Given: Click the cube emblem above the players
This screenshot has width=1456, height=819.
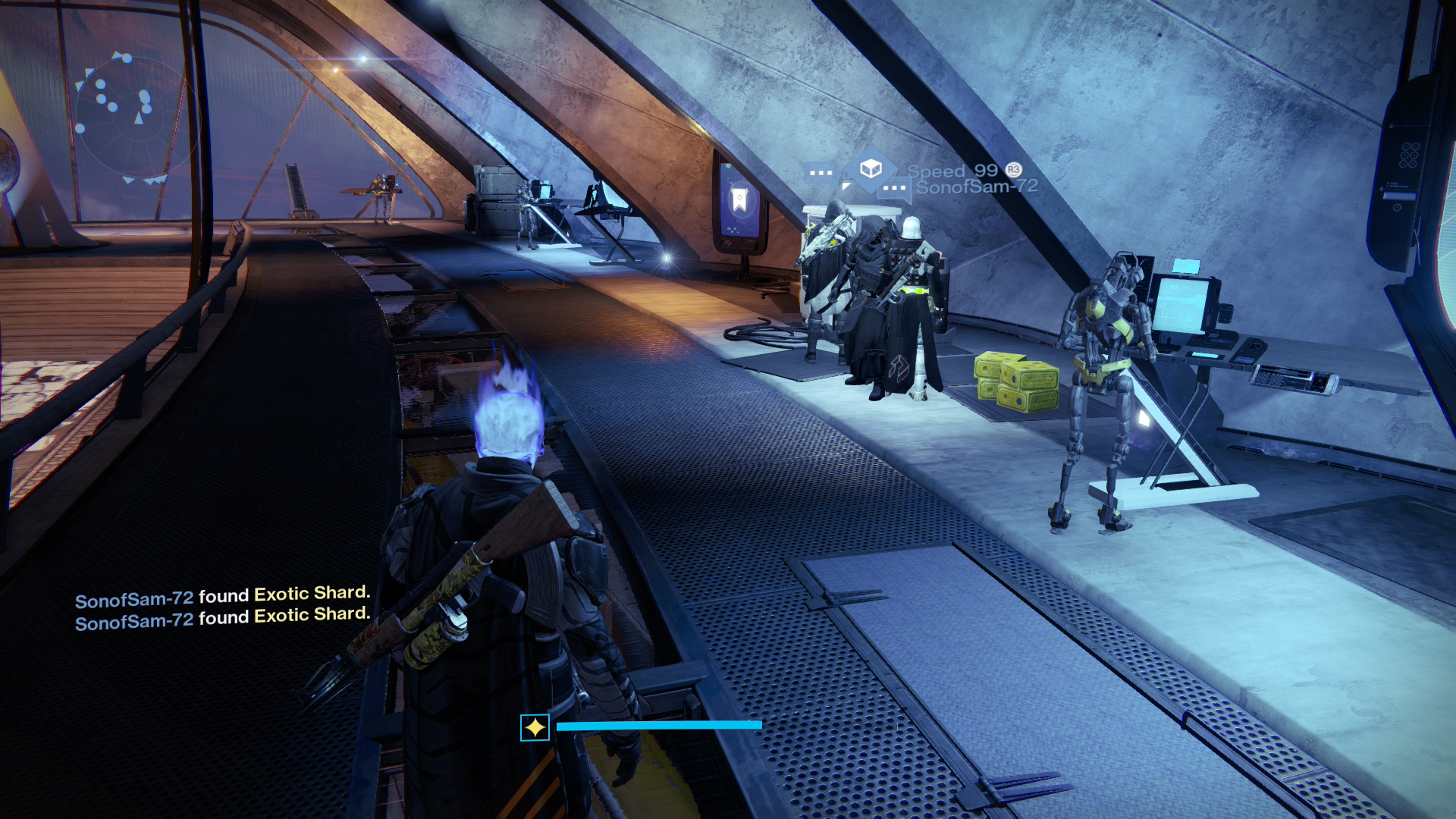Looking at the screenshot, I should 871,168.
